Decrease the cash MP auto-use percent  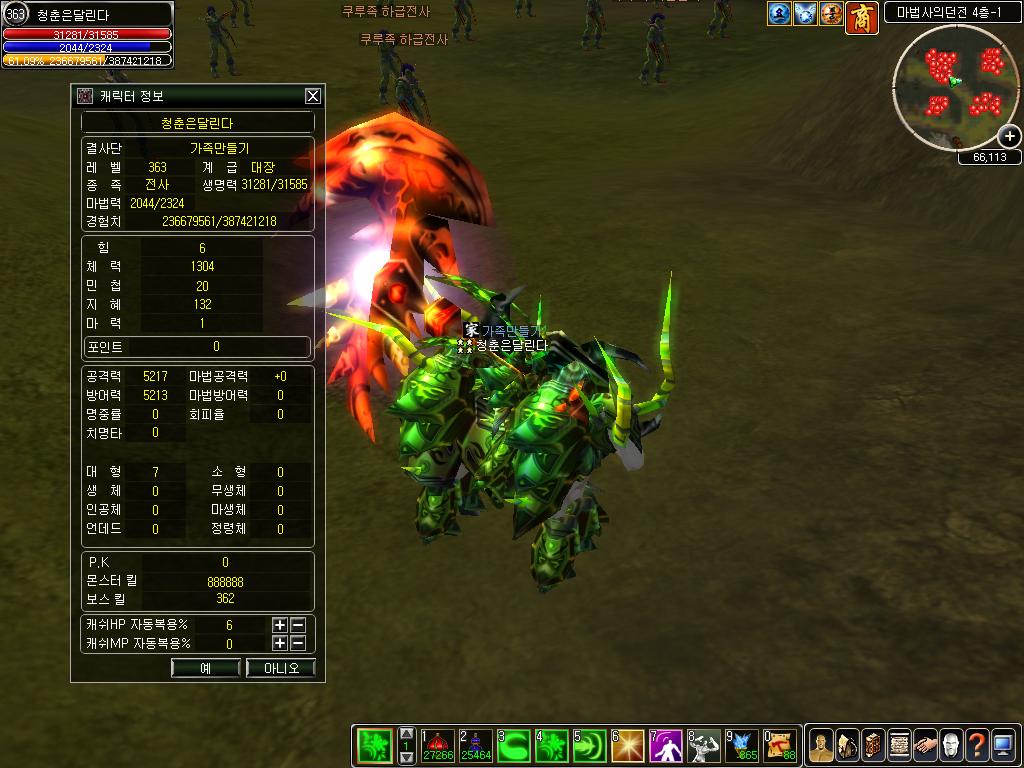[297, 644]
